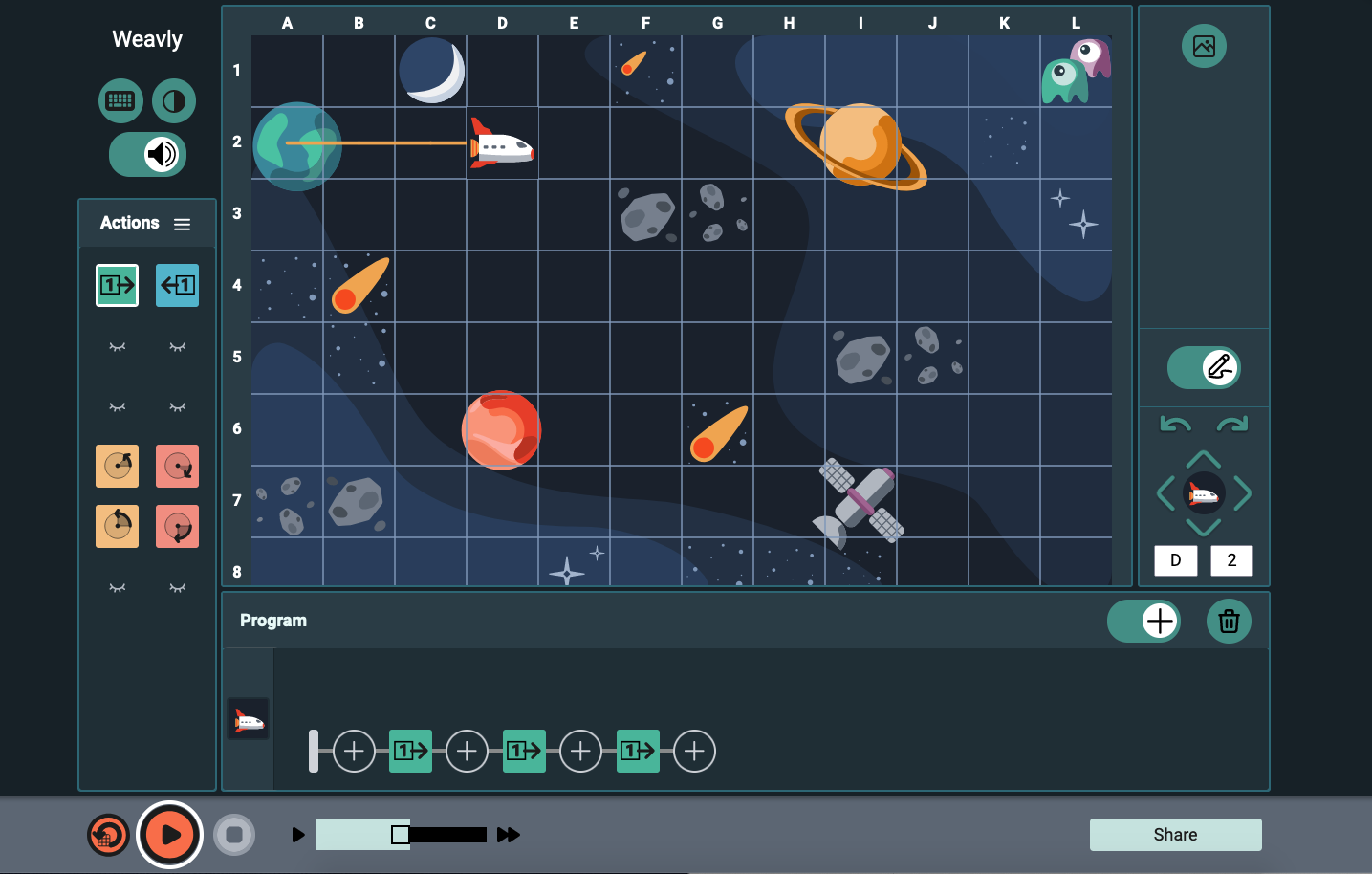Pick the turn right 90 degrees action
1372x874 pixels.
177,526
